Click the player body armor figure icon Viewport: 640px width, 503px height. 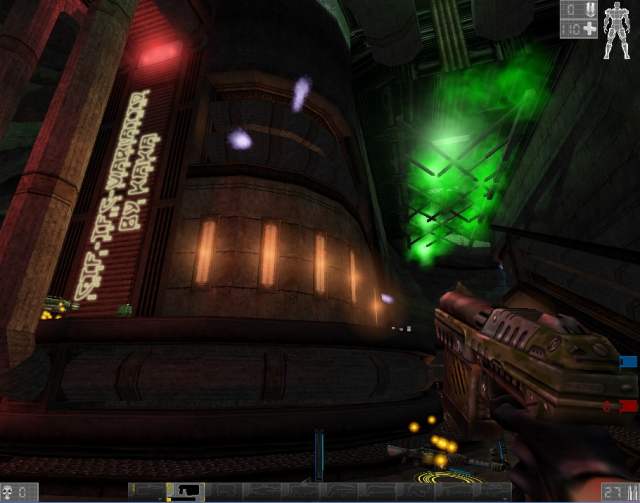point(619,30)
